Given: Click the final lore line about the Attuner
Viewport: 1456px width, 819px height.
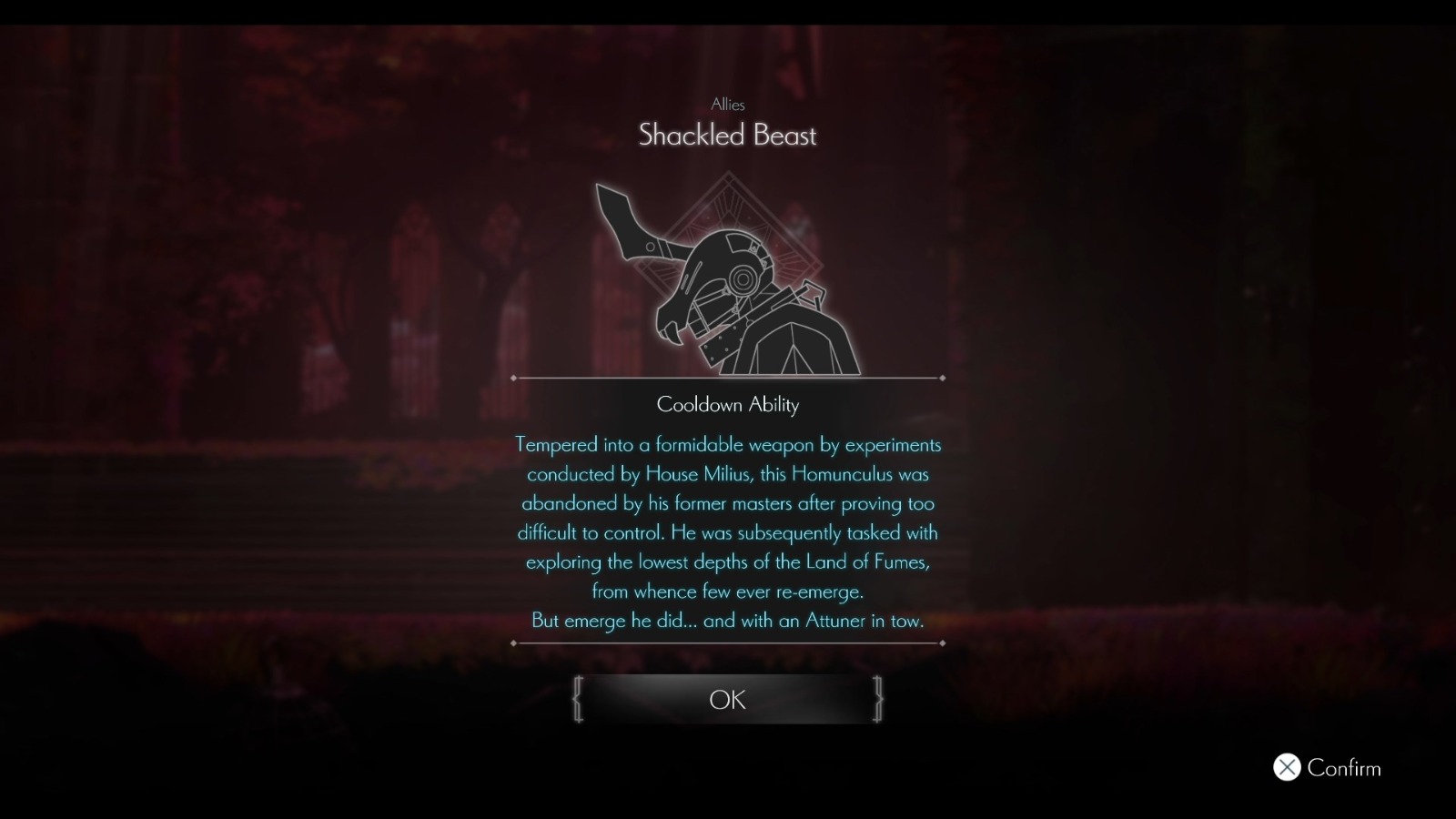Looking at the screenshot, I should 728,621.
